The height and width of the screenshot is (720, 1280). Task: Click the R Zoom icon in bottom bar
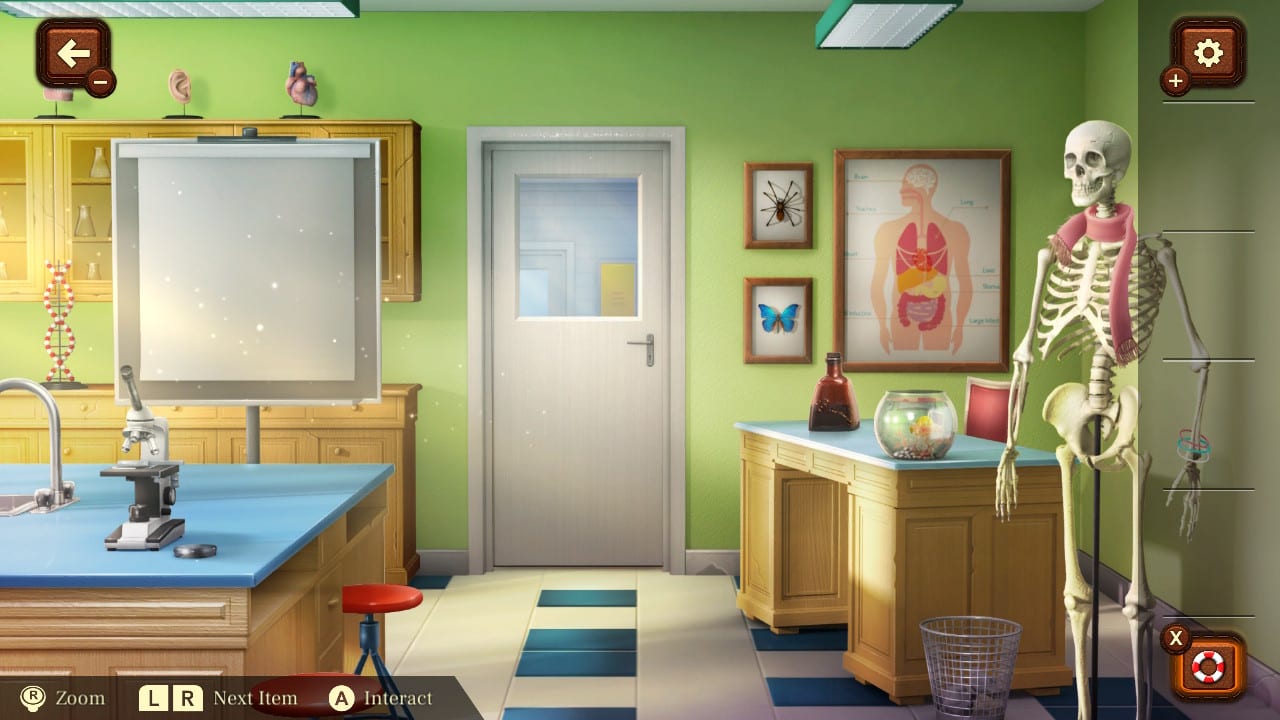[x=32, y=698]
